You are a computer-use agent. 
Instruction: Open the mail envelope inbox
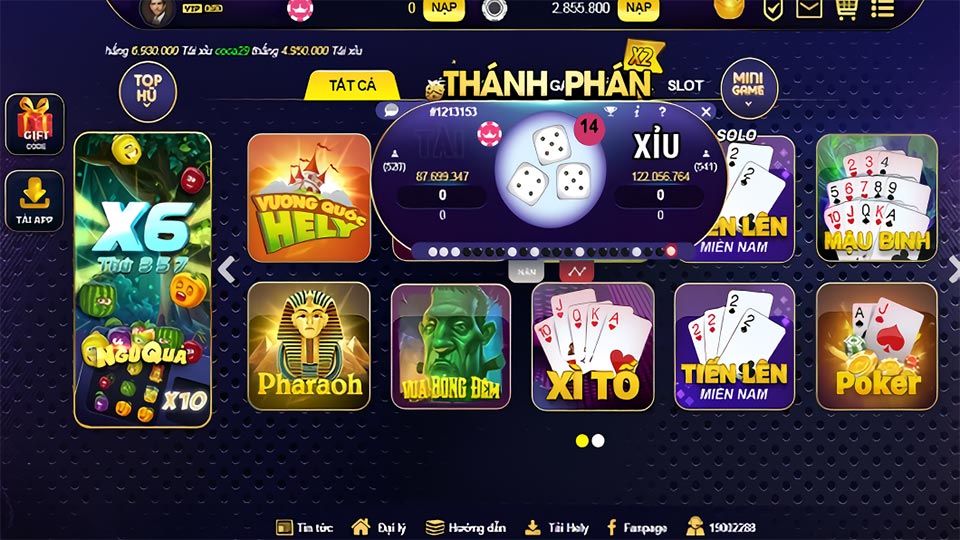808,9
